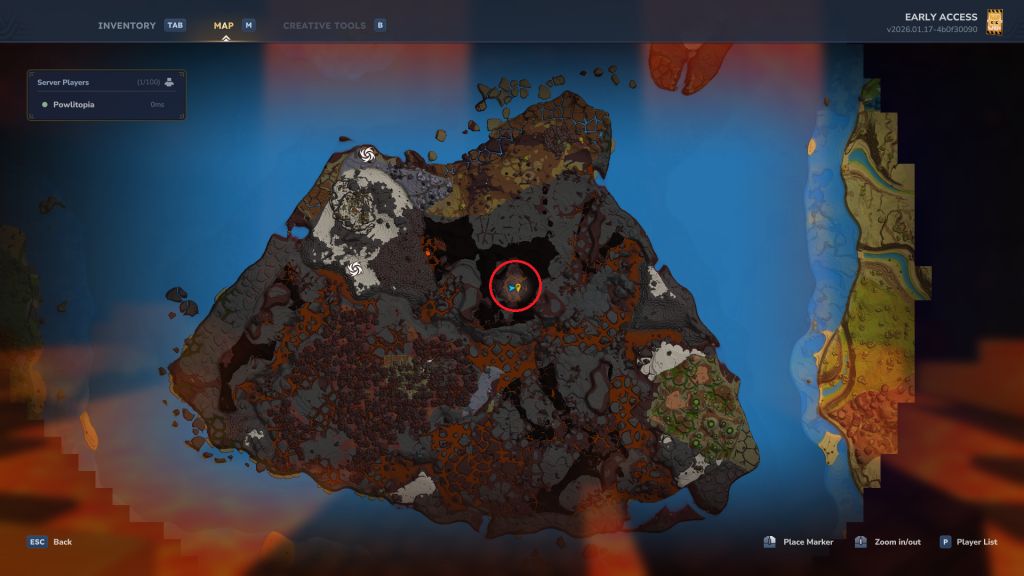Select the lower white swirl portal marker
Screen dimensions: 1024x576
click(353, 269)
